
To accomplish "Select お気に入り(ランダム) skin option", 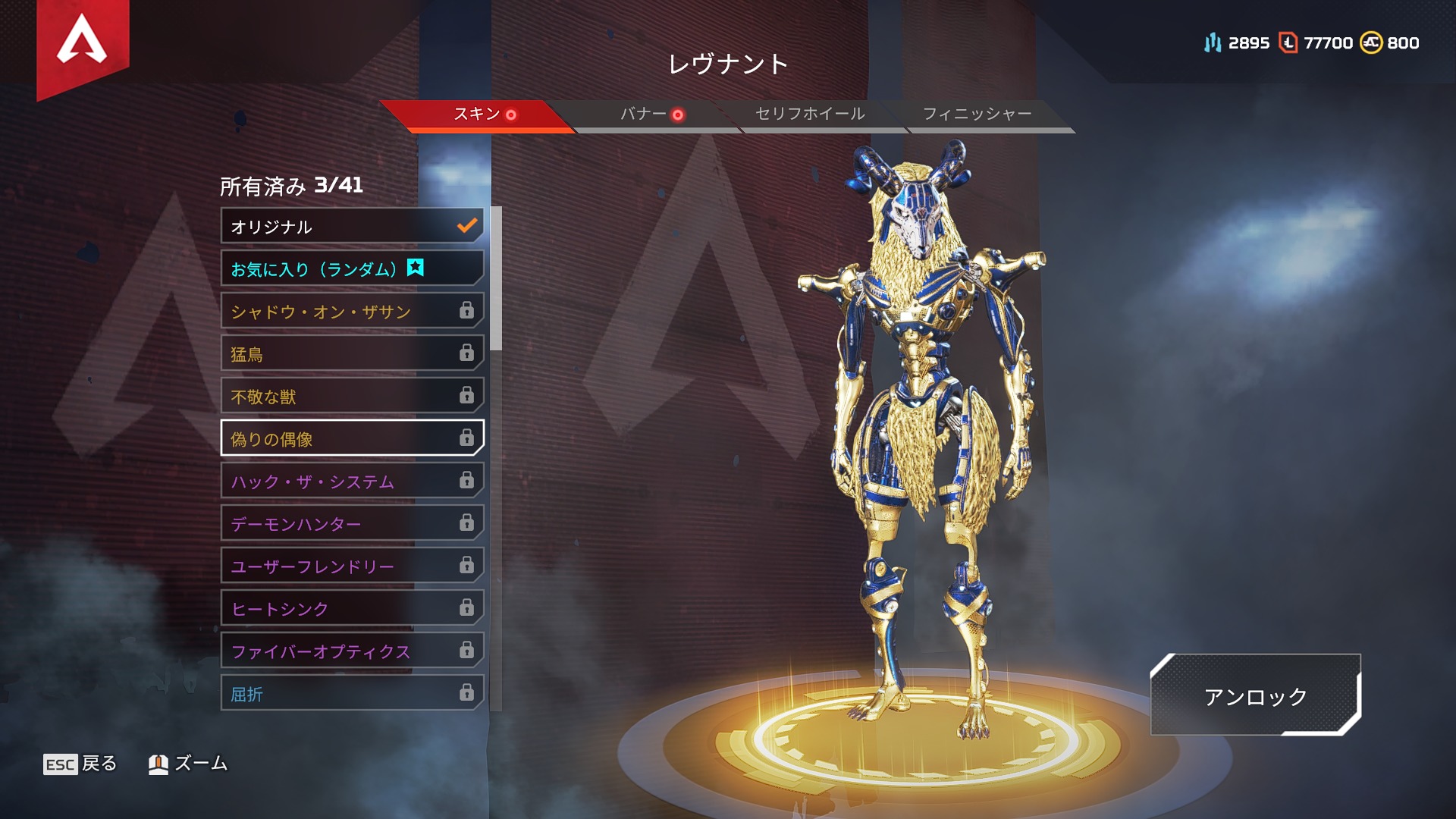I will [352, 268].
